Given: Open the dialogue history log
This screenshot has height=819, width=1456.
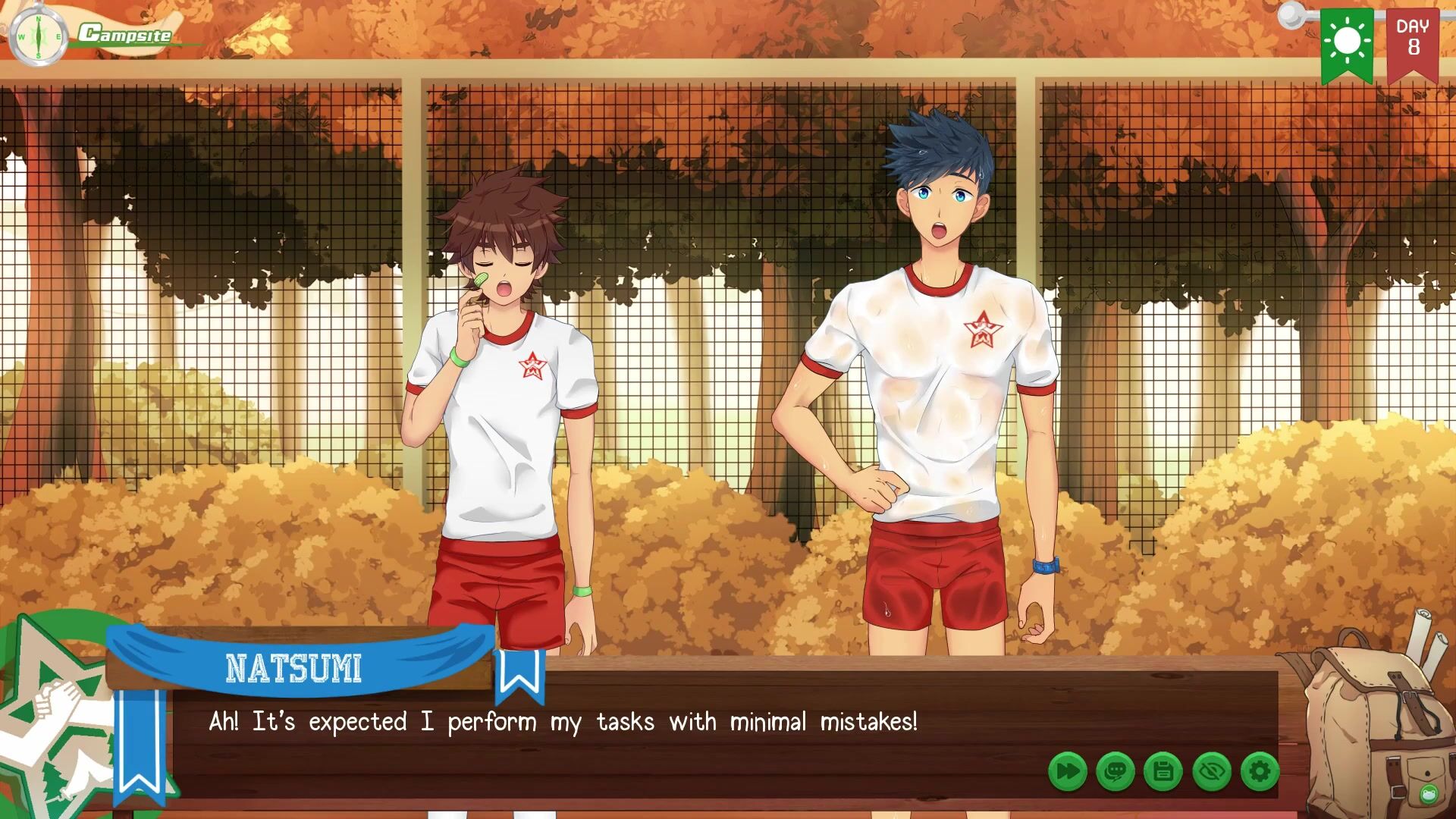Looking at the screenshot, I should (x=1116, y=772).
